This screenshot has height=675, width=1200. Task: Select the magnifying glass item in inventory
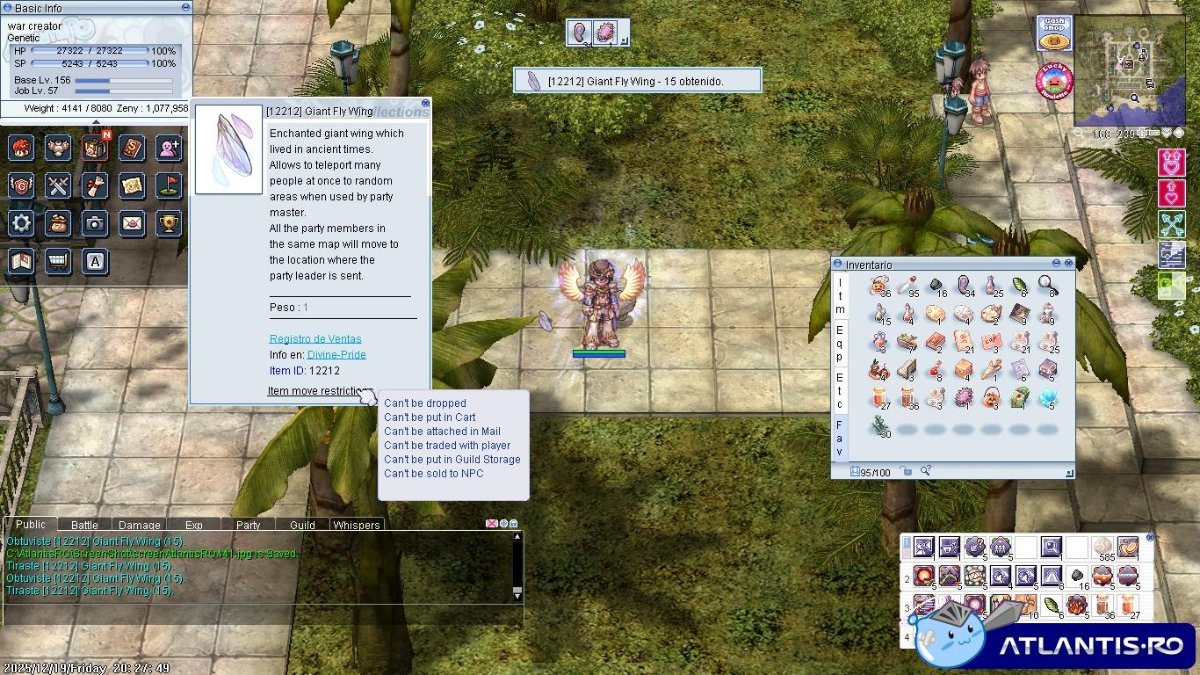(1047, 286)
